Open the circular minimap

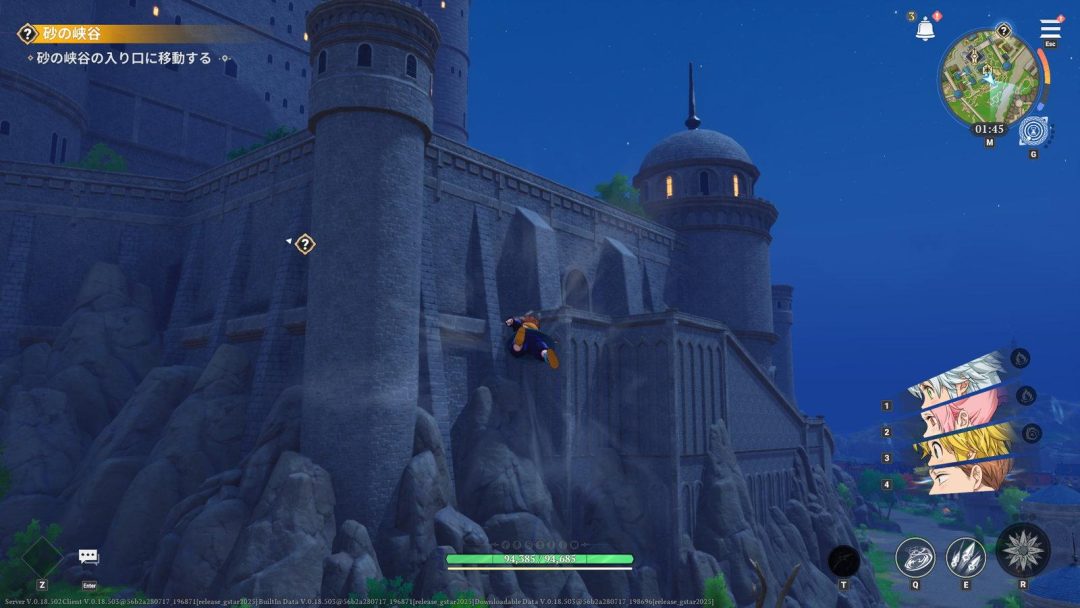point(988,76)
